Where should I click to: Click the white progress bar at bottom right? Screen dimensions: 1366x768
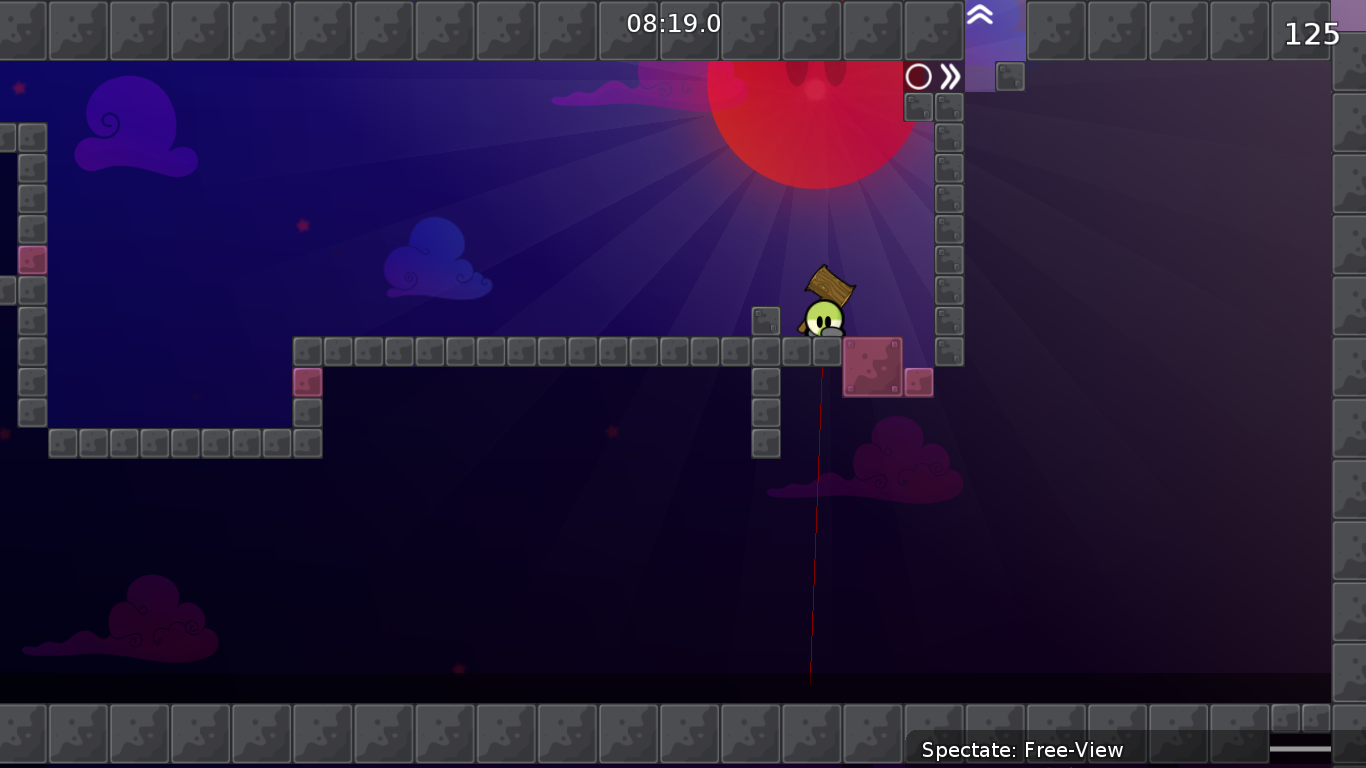(1300, 748)
